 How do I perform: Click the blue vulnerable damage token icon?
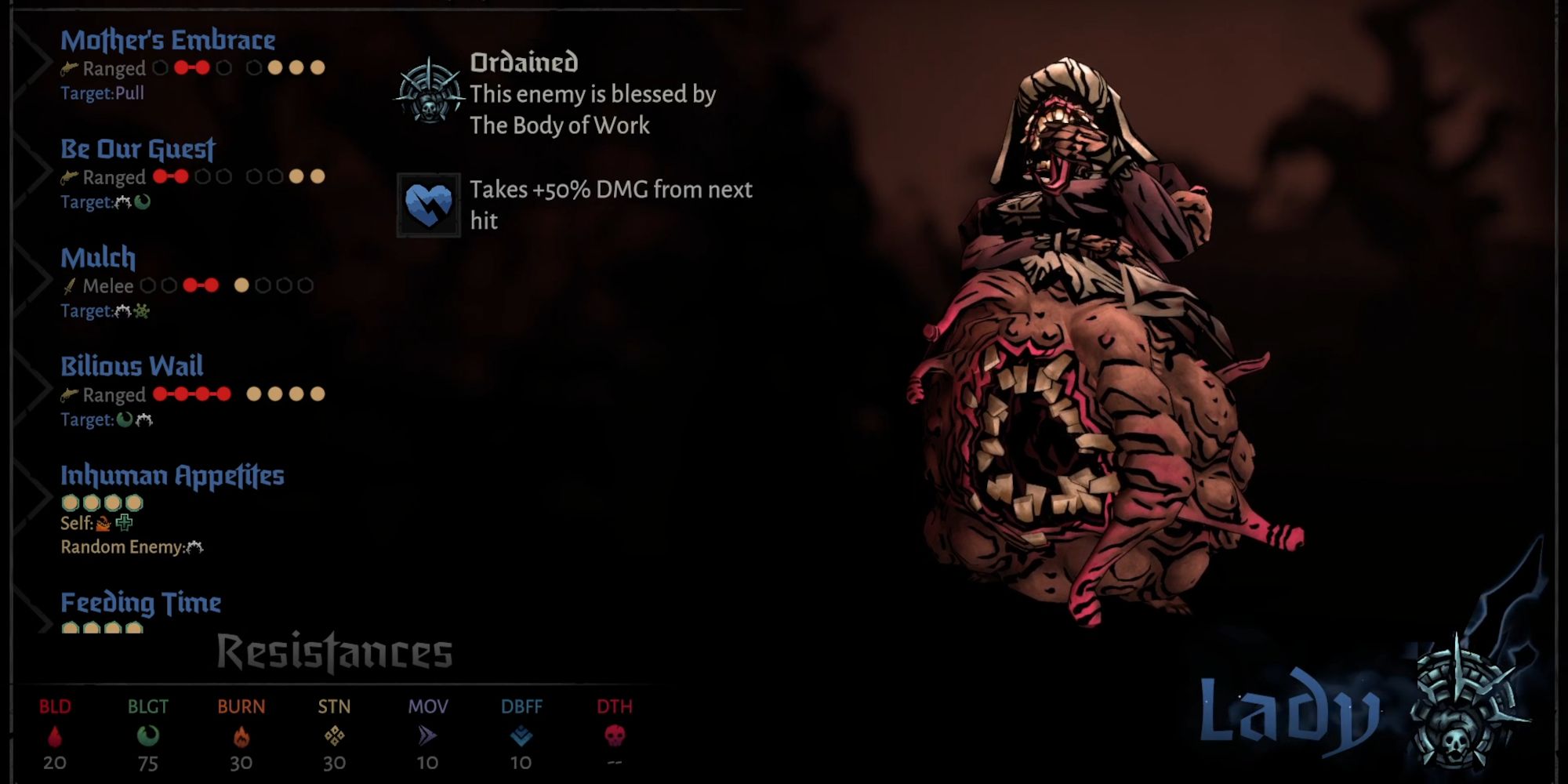[428, 205]
